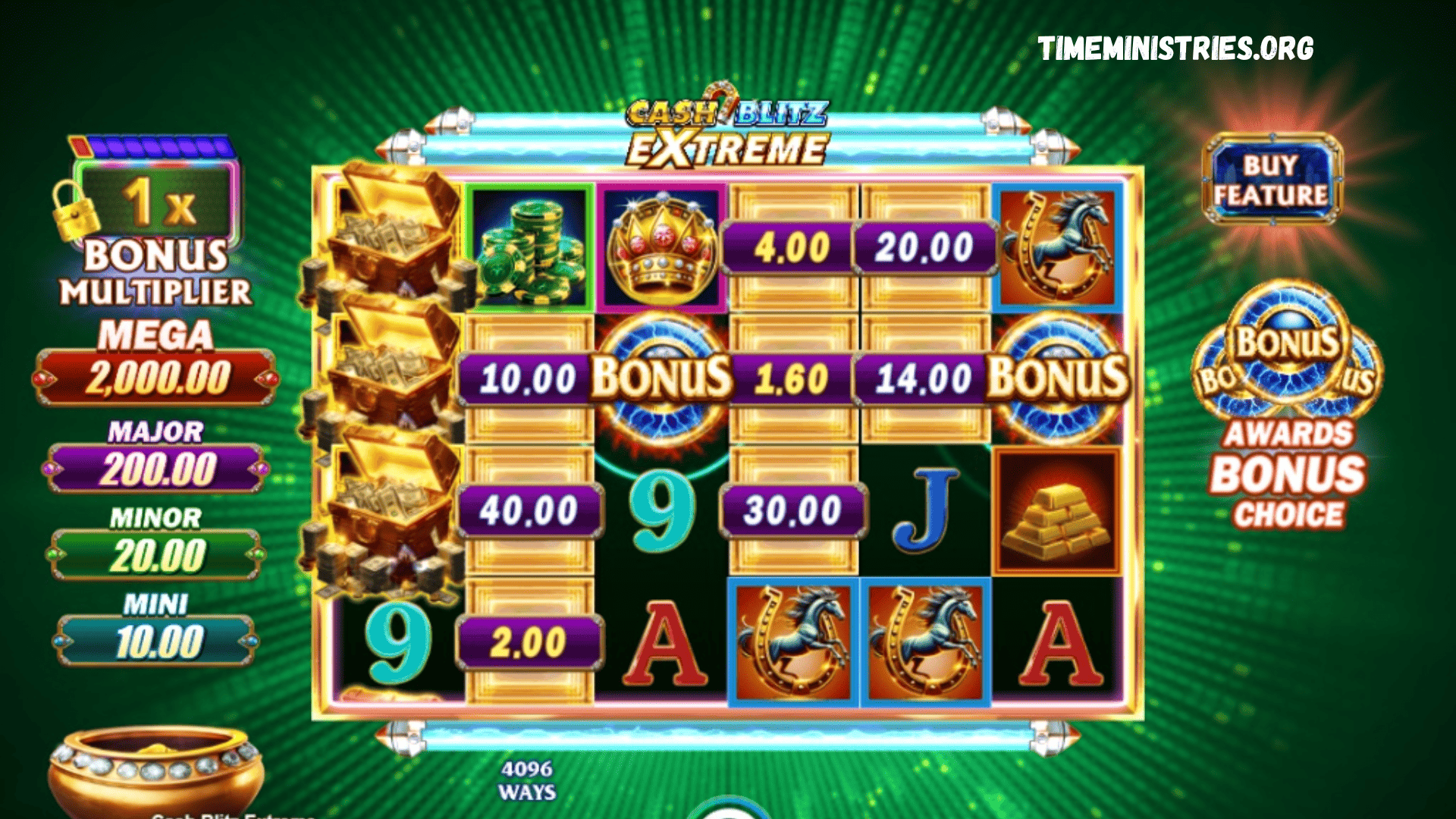Click the 1x Bonus Multiplier lock
1456x819 pixels.
click(76, 212)
